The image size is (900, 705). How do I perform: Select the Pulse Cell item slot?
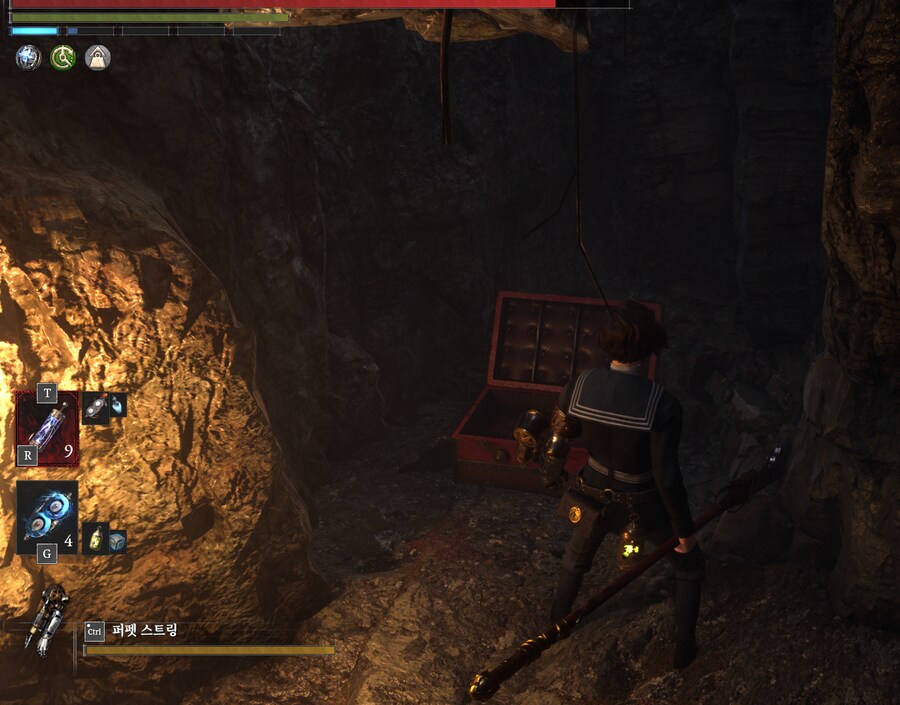(x=47, y=427)
